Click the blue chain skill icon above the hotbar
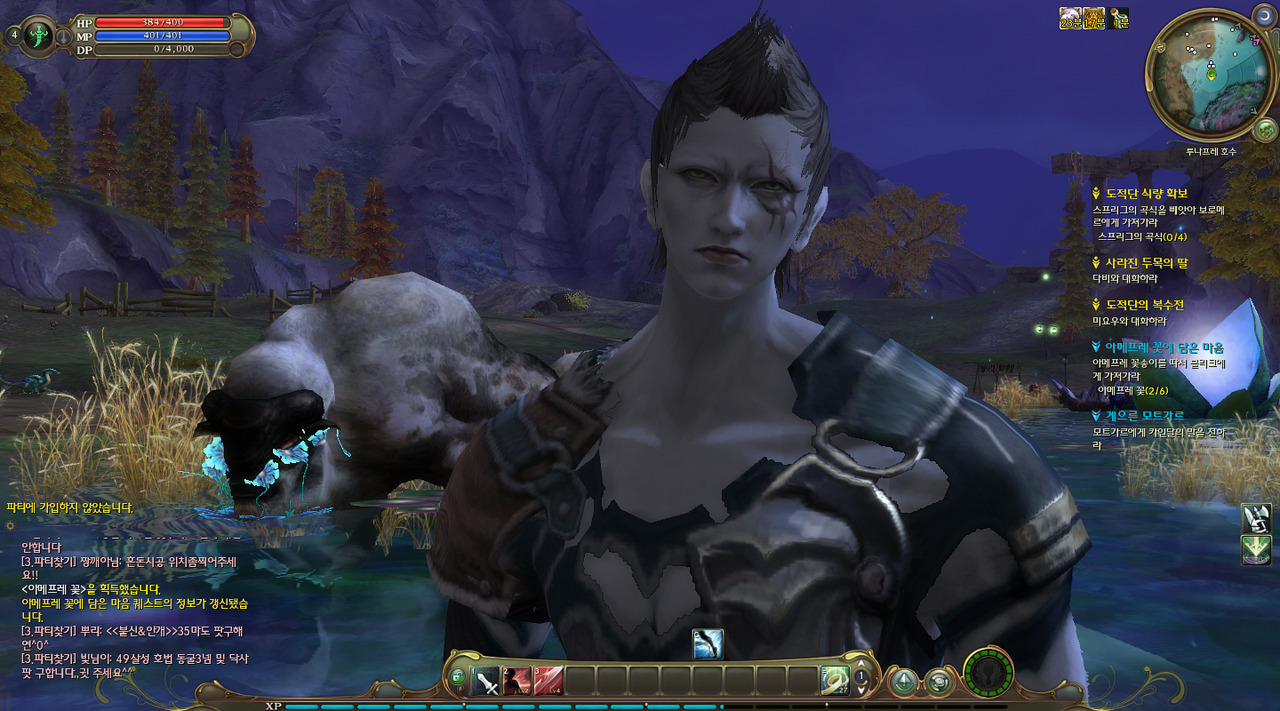 point(707,644)
